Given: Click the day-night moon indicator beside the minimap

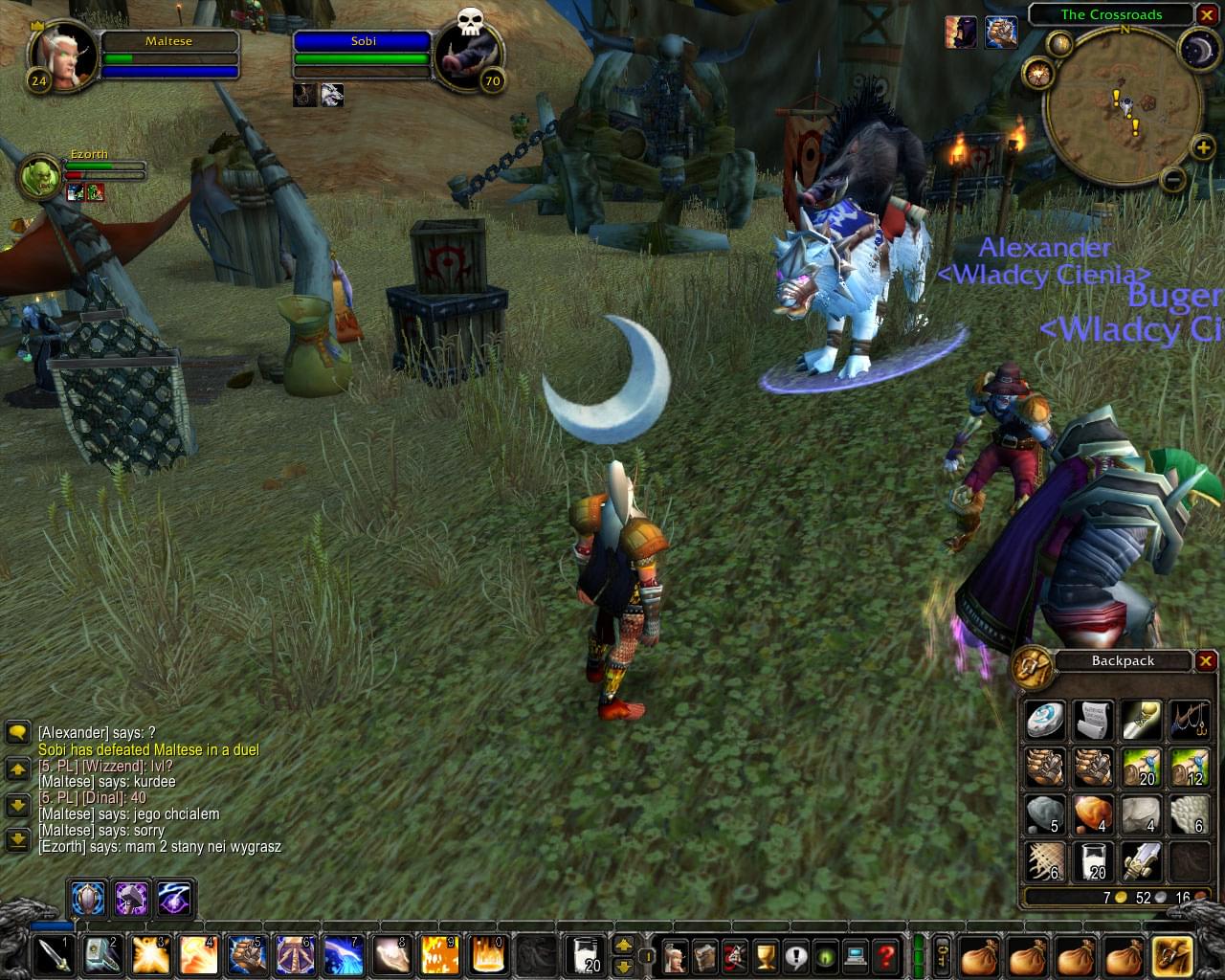Looking at the screenshot, I should pyautogui.click(x=1197, y=50).
